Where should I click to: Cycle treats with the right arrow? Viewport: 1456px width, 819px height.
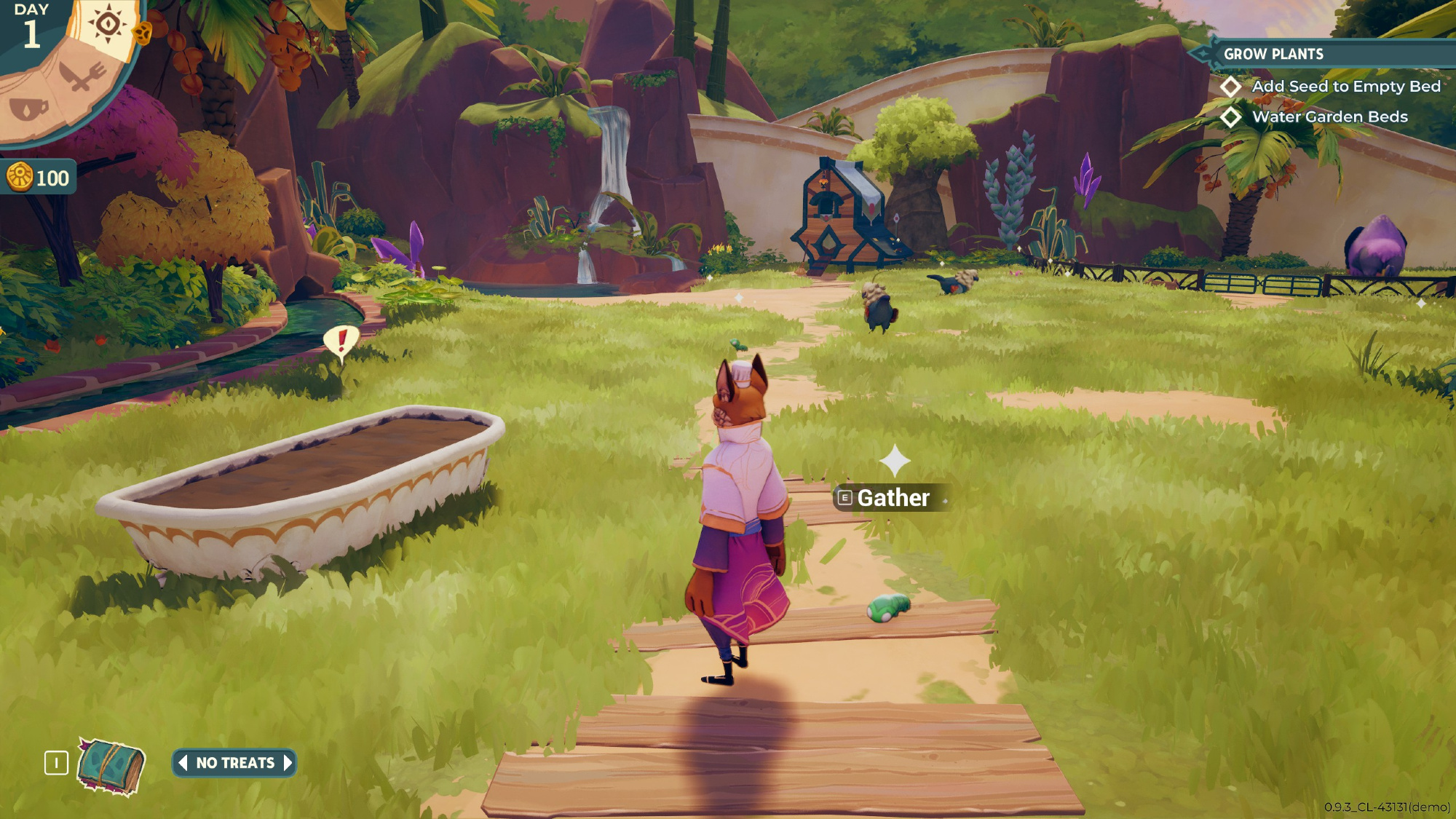pos(288,763)
